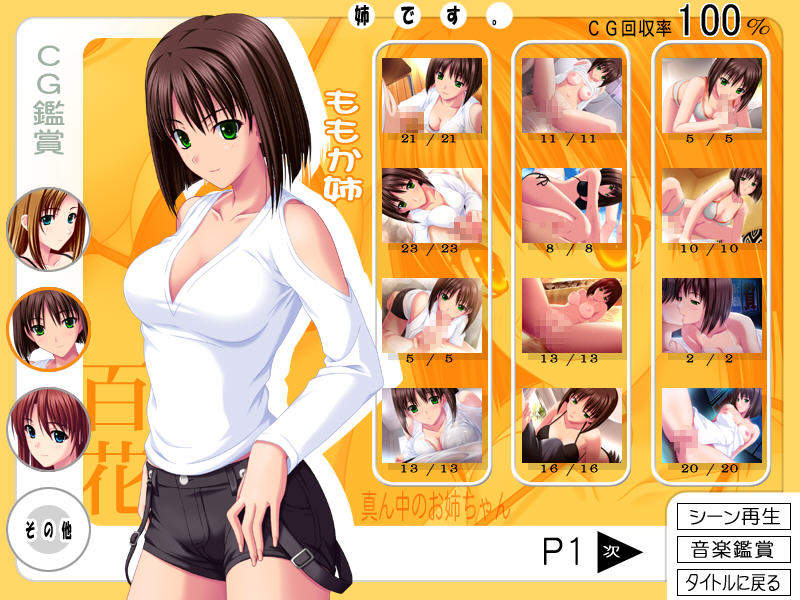Image resolution: width=800 pixels, height=600 pixels.
Task: View the thumbnail labeled 20 / 20
Action: (711, 424)
